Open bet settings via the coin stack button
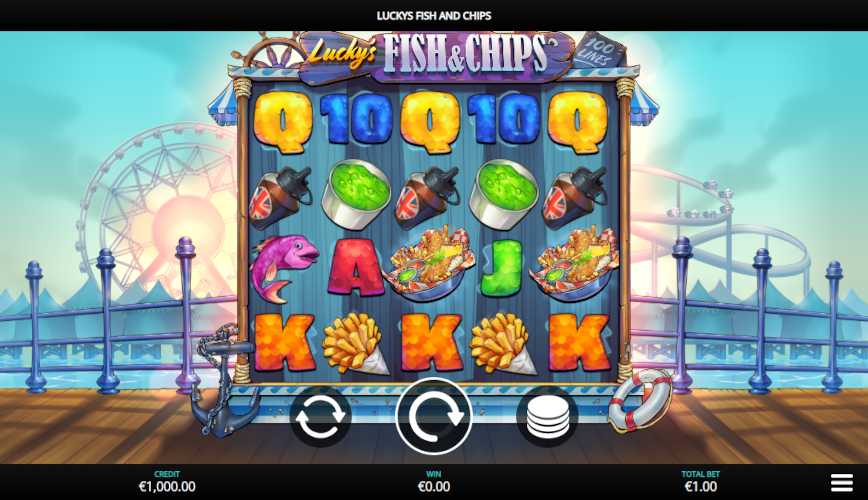The width and height of the screenshot is (868, 500). pos(546,416)
